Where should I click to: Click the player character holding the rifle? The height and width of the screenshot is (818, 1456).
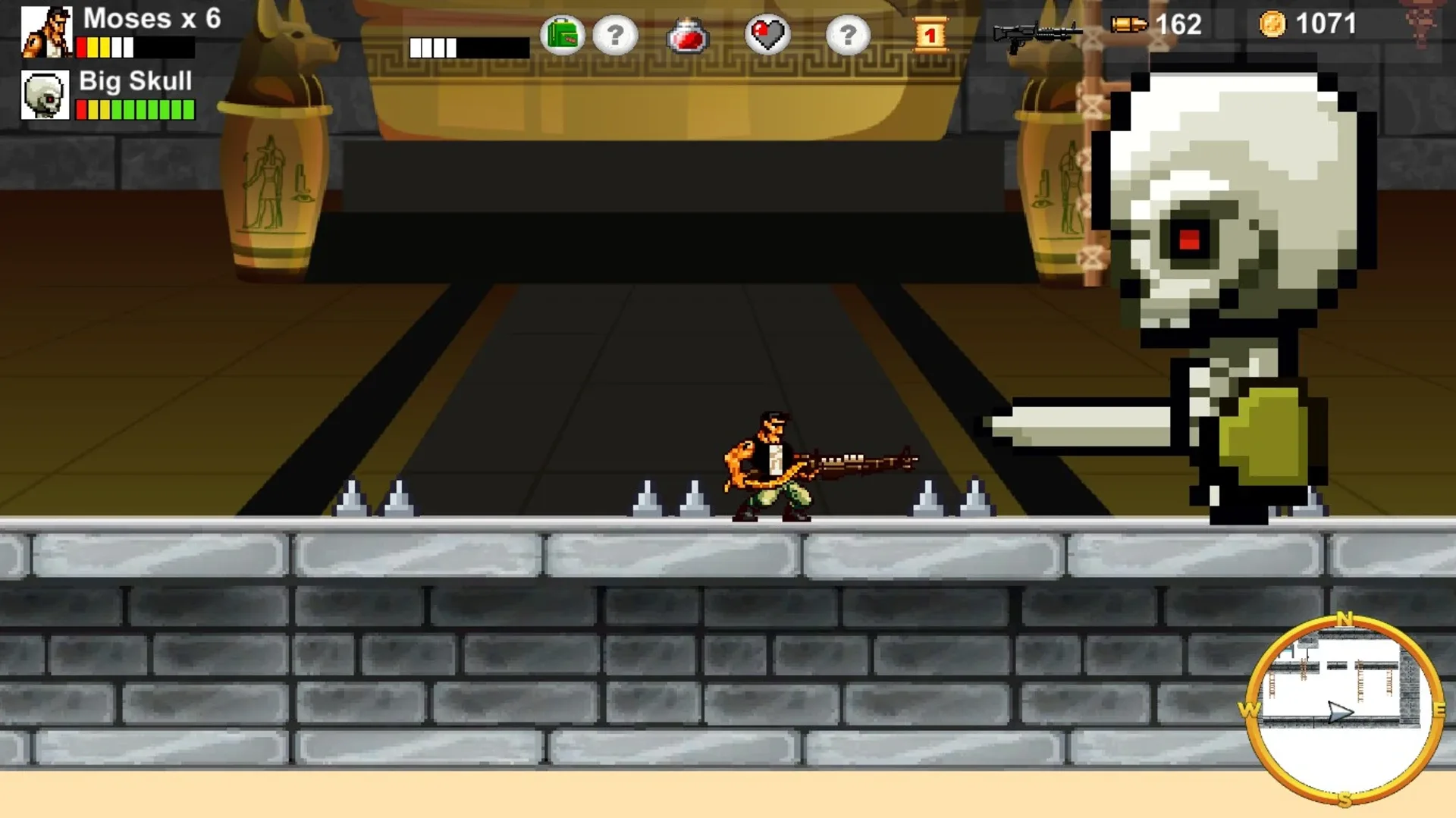[766, 466]
